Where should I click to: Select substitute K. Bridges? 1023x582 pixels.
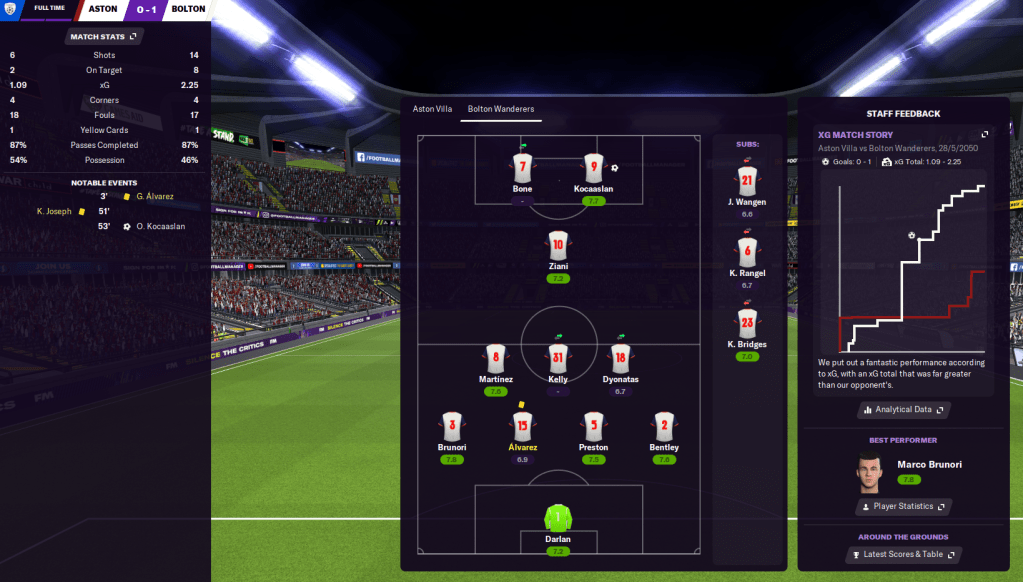[x=747, y=324]
